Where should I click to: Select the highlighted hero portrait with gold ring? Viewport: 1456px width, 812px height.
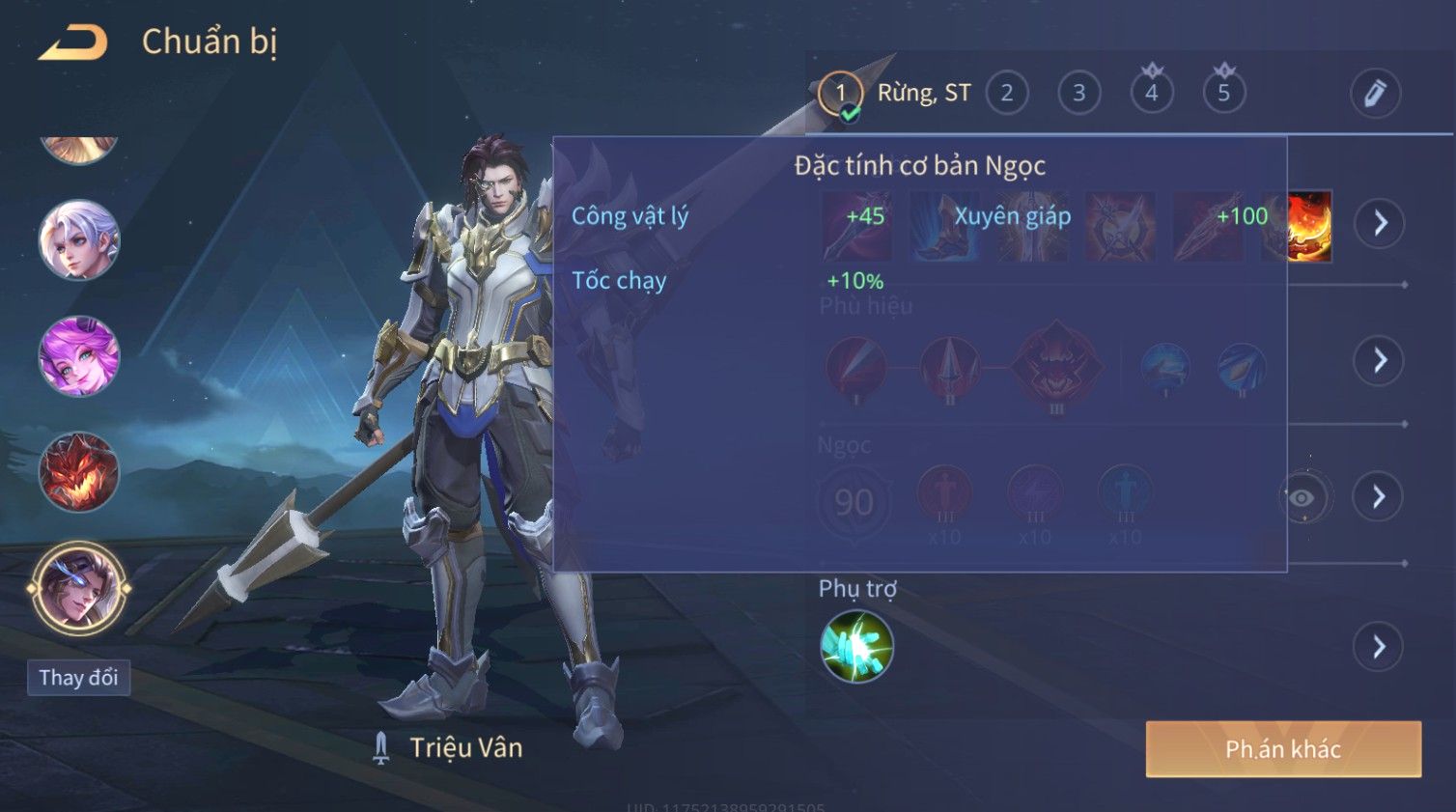pyautogui.click(x=78, y=587)
